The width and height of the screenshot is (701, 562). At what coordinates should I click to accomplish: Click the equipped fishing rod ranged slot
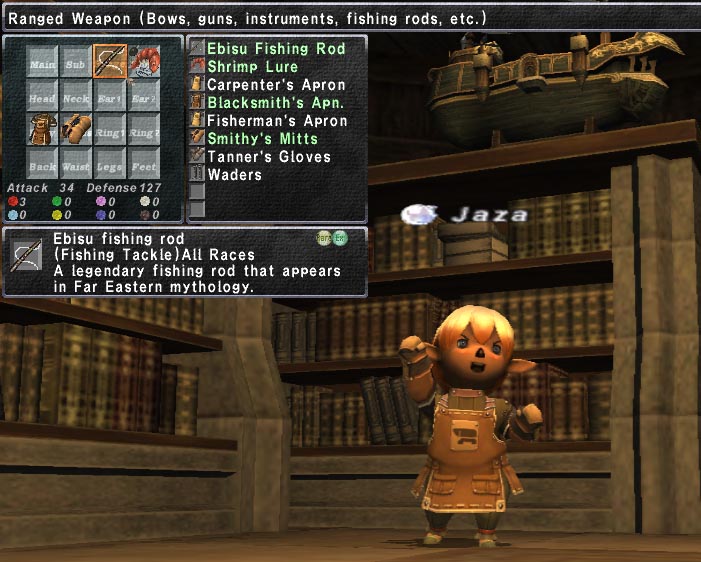[109, 62]
